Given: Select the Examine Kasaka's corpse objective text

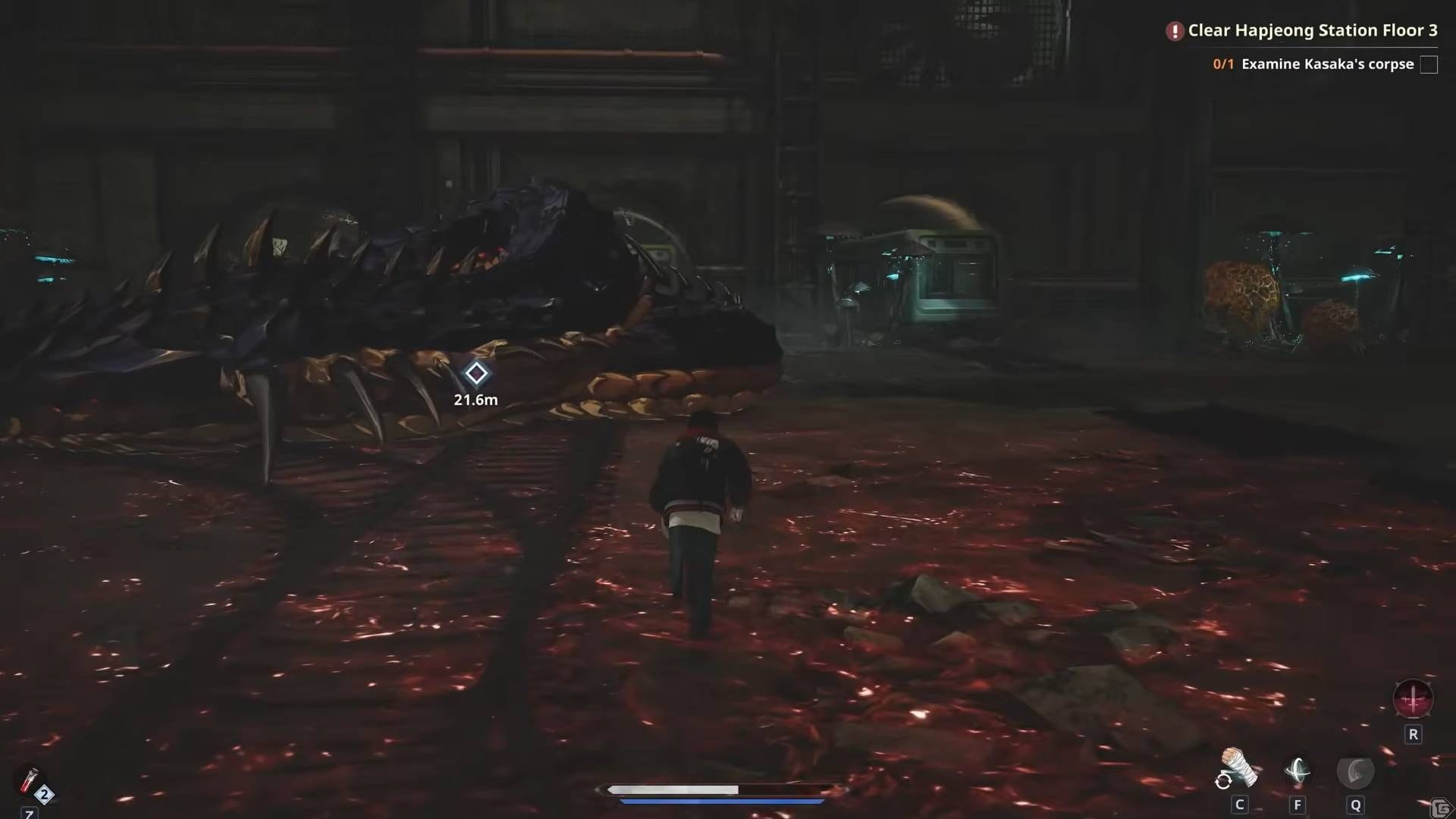Looking at the screenshot, I should (1328, 64).
